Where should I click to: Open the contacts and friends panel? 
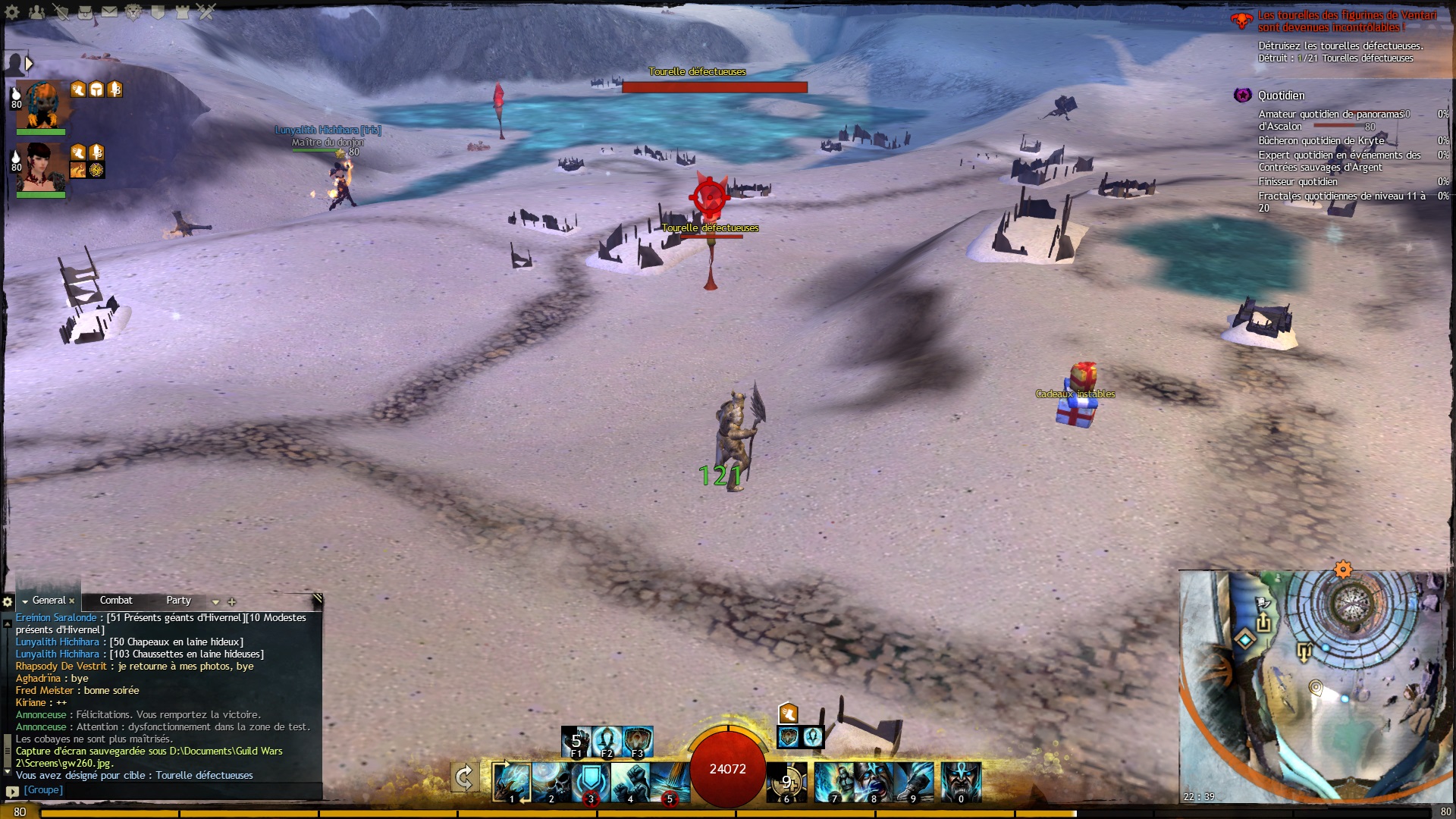click(36, 12)
